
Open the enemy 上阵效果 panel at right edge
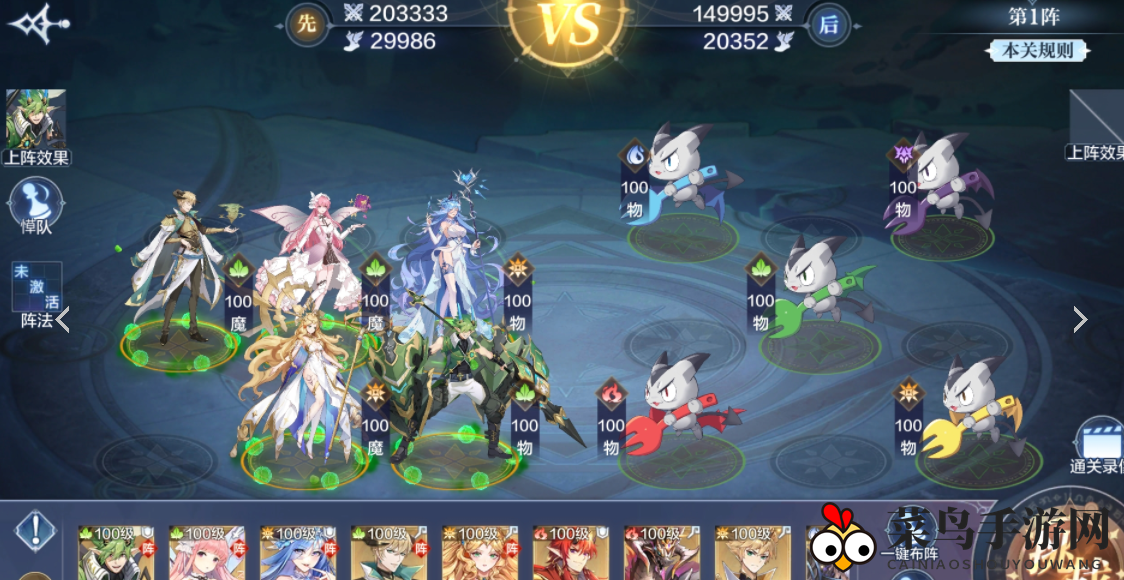(x=1097, y=128)
